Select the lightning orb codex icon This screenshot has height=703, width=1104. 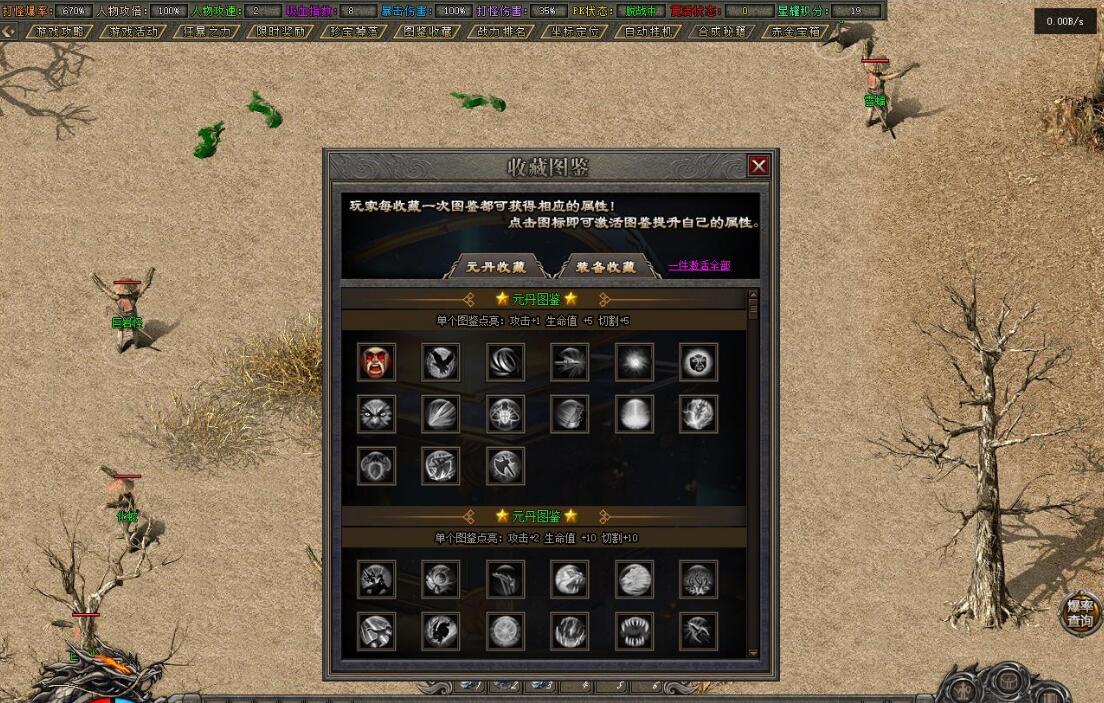pyautogui.click(x=699, y=414)
